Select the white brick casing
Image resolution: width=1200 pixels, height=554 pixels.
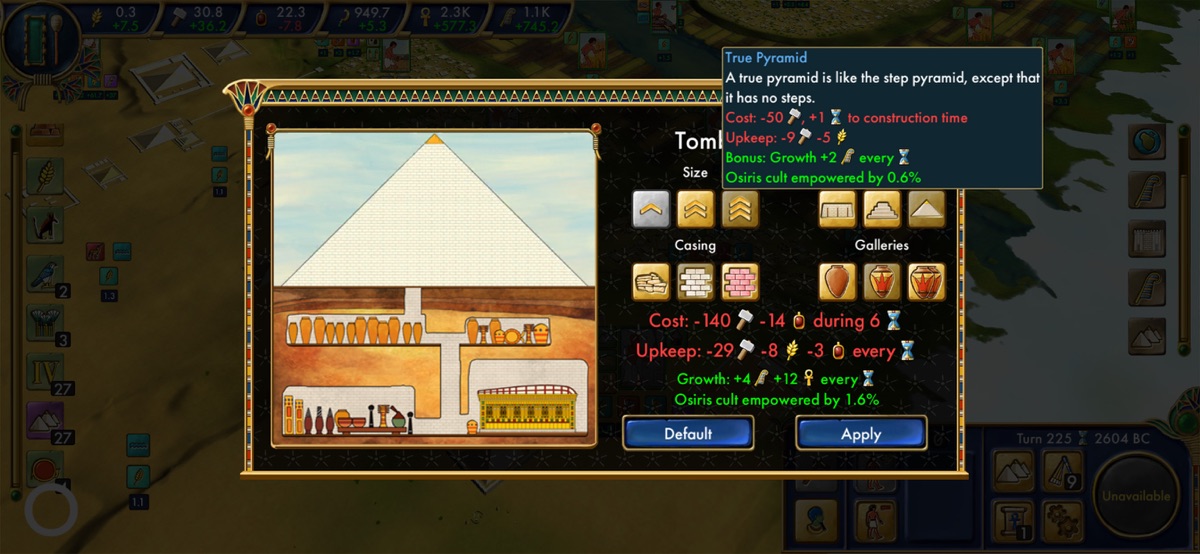pos(696,282)
